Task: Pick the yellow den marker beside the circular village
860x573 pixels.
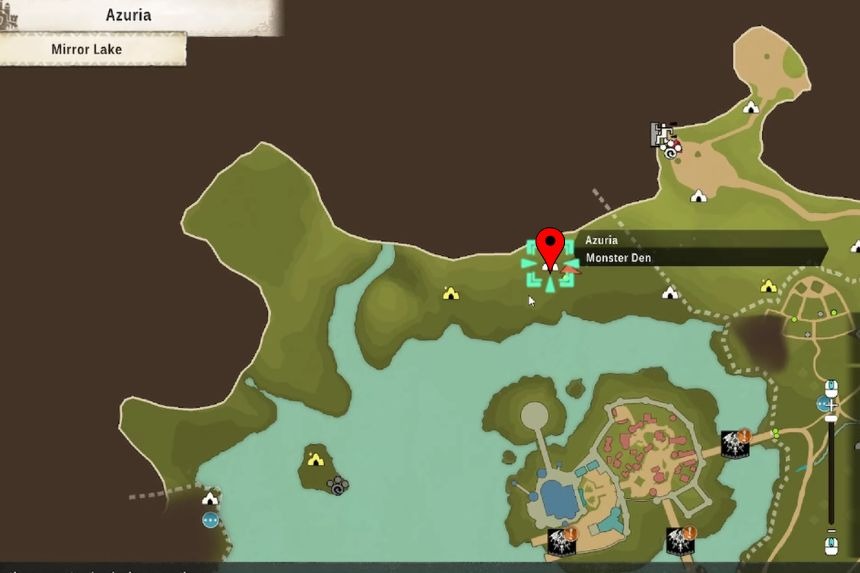Action: [x=768, y=286]
